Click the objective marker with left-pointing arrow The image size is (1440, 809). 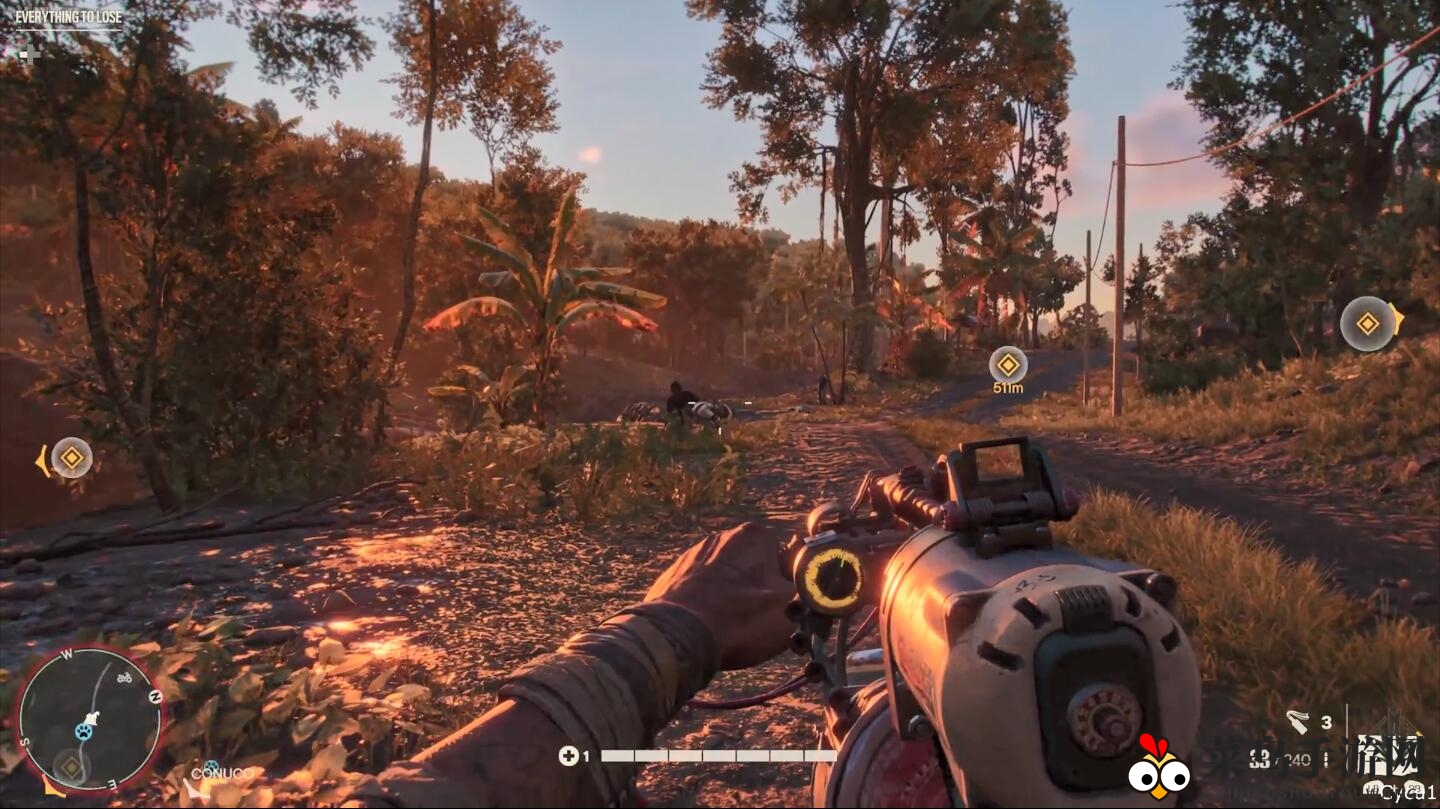coord(71,458)
